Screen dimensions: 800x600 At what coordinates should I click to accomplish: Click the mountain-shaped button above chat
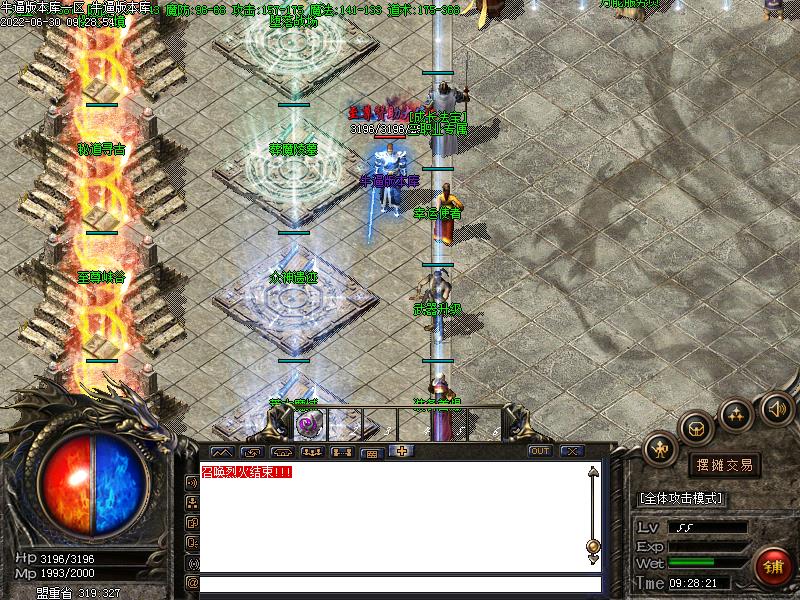(x=220, y=452)
